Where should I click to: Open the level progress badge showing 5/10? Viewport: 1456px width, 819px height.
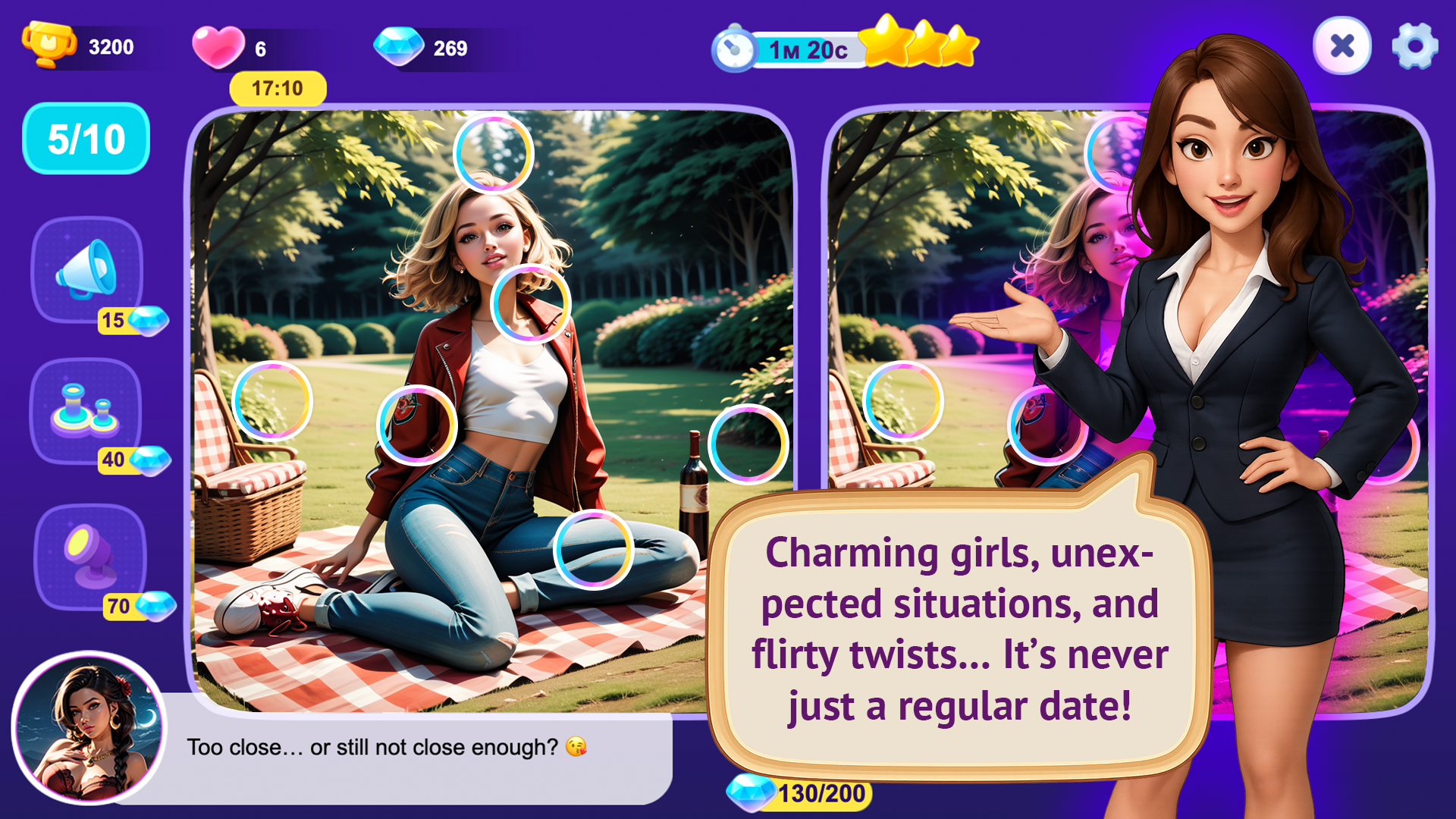pyautogui.click(x=85, y=138)
